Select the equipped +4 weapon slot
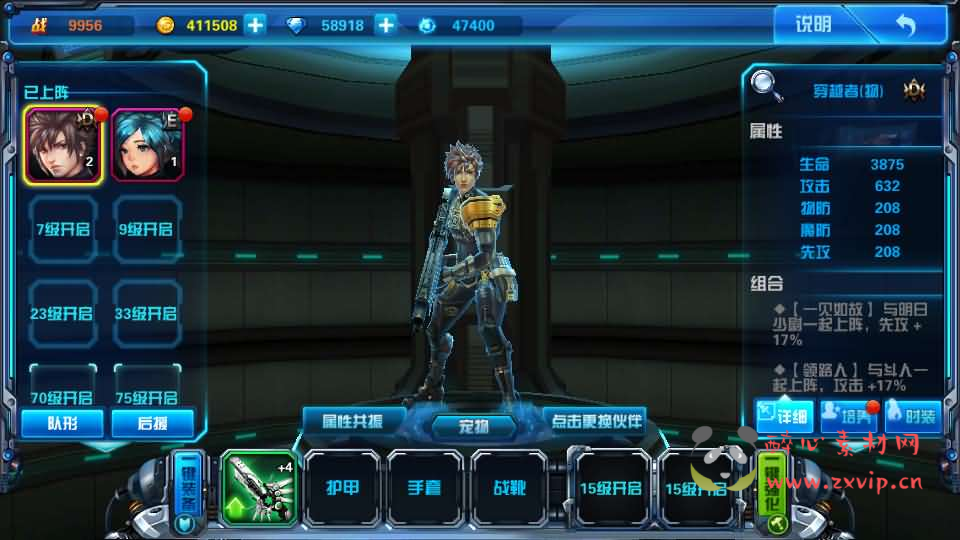 click(258, 487)
